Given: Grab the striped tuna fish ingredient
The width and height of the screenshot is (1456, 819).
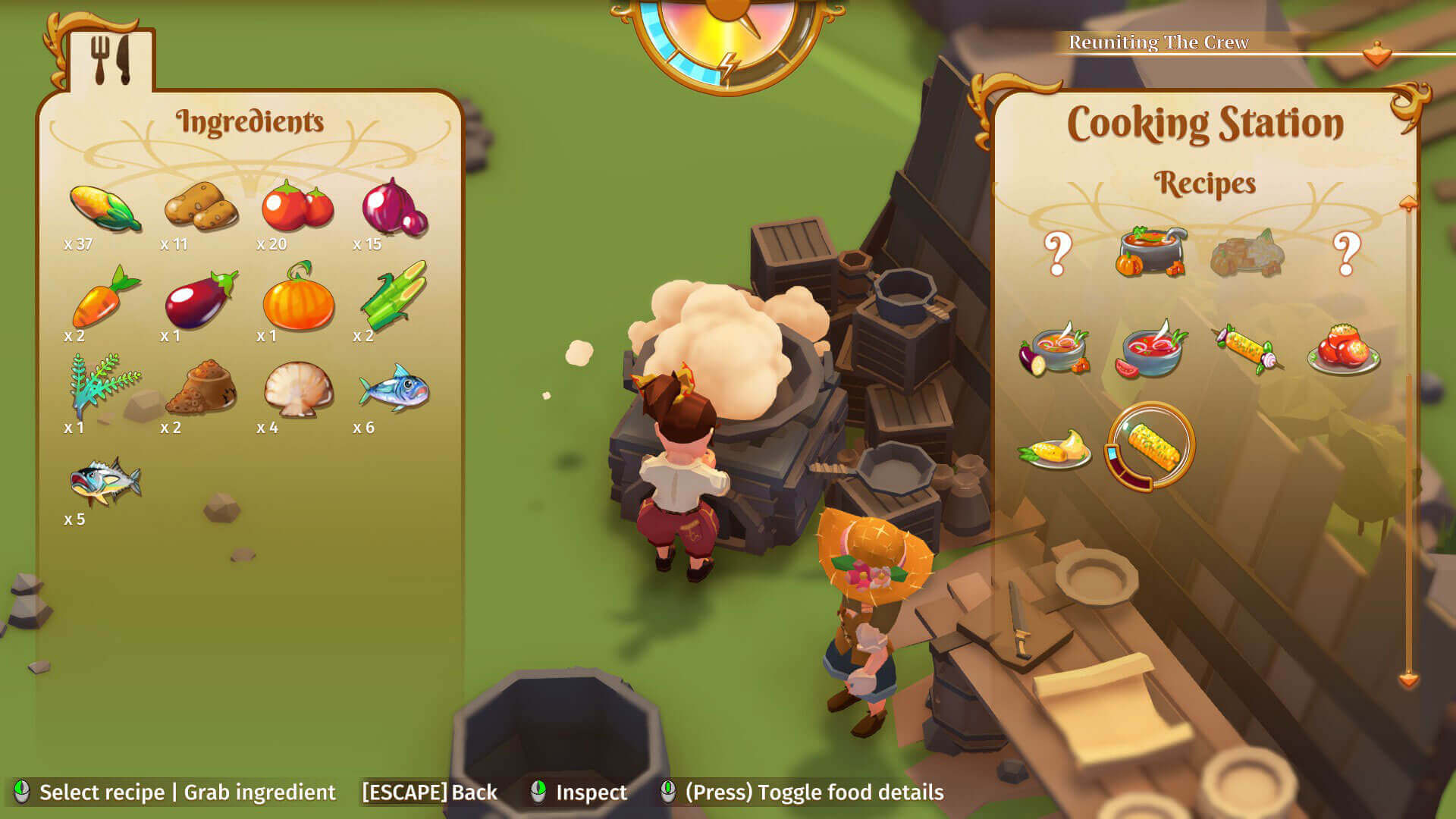Looking at the screenshot, I should [x=105, y=480].
